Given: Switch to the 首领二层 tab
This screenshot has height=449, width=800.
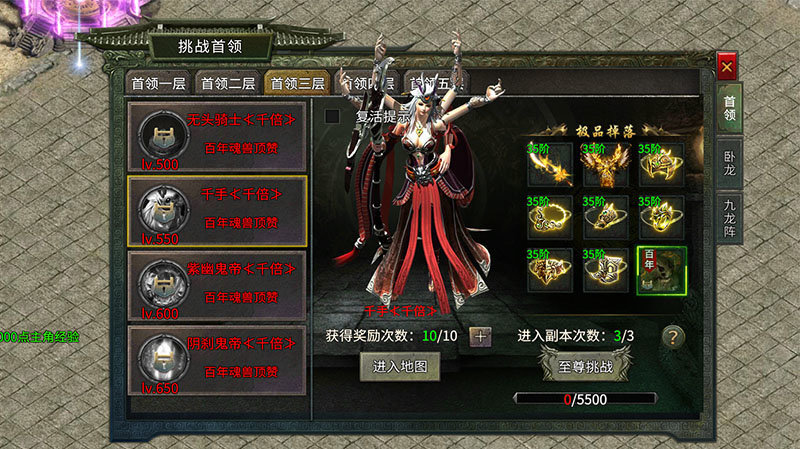Looking at the screenshot, I should [x=227, y=83].
